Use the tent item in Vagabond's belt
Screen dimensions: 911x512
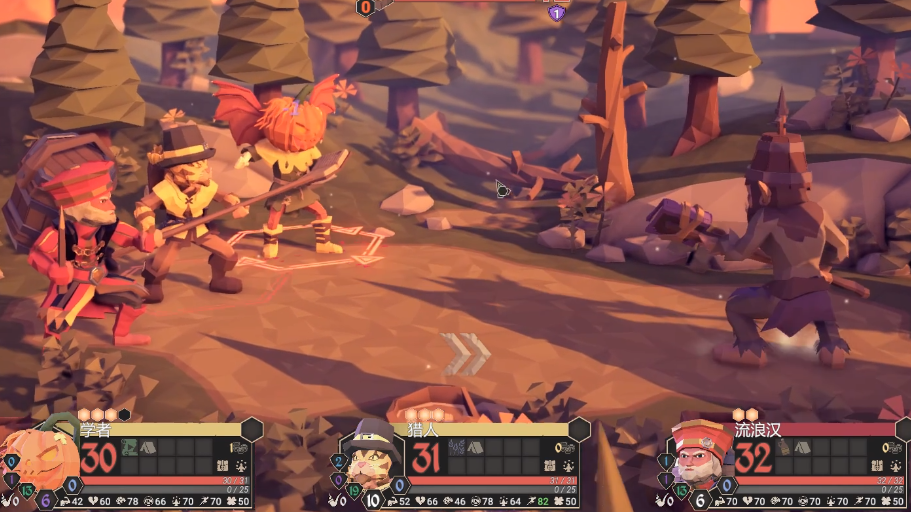[x=803, y=448]
